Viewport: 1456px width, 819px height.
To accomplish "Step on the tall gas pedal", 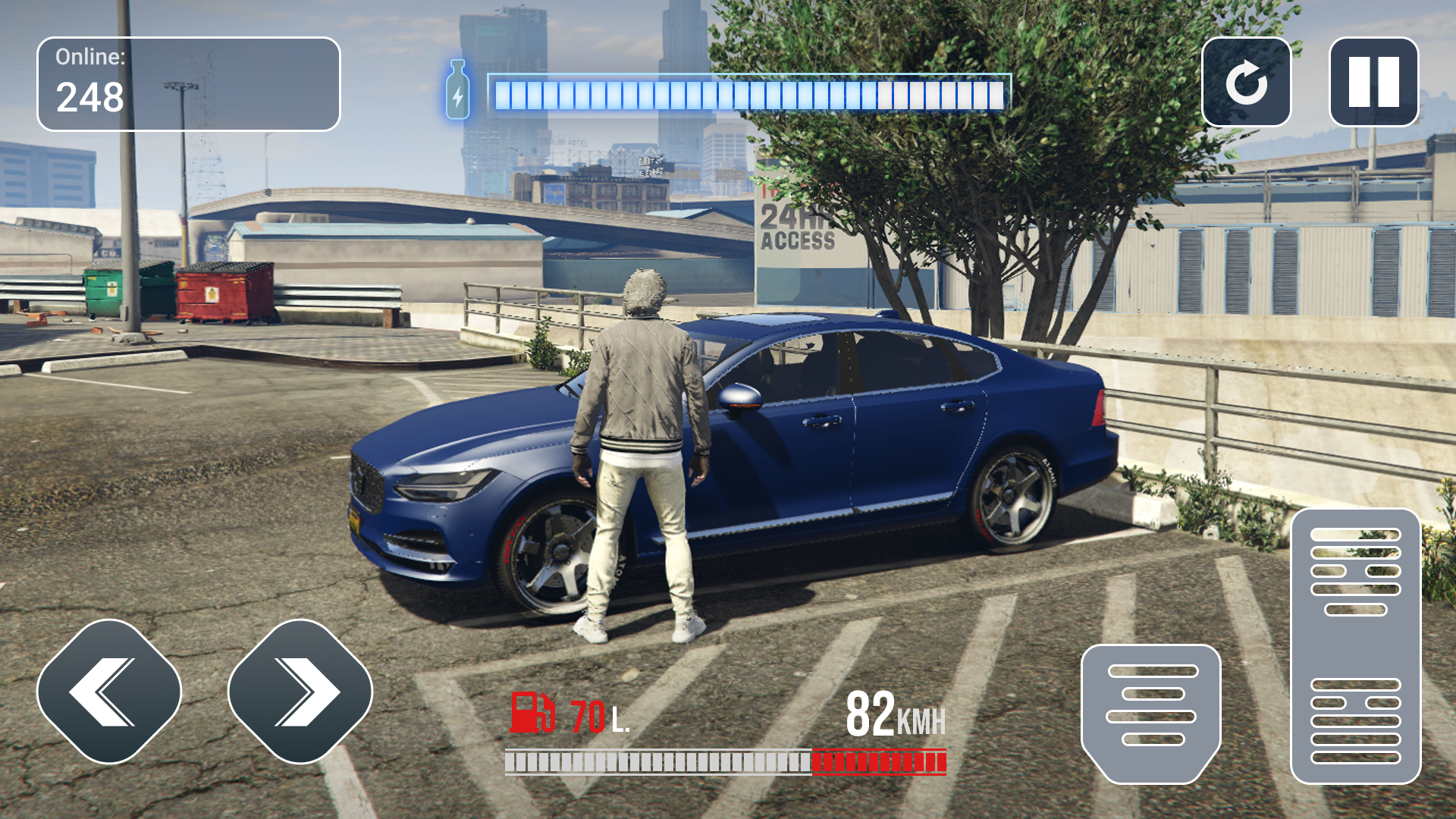I will pos(1355,646).
